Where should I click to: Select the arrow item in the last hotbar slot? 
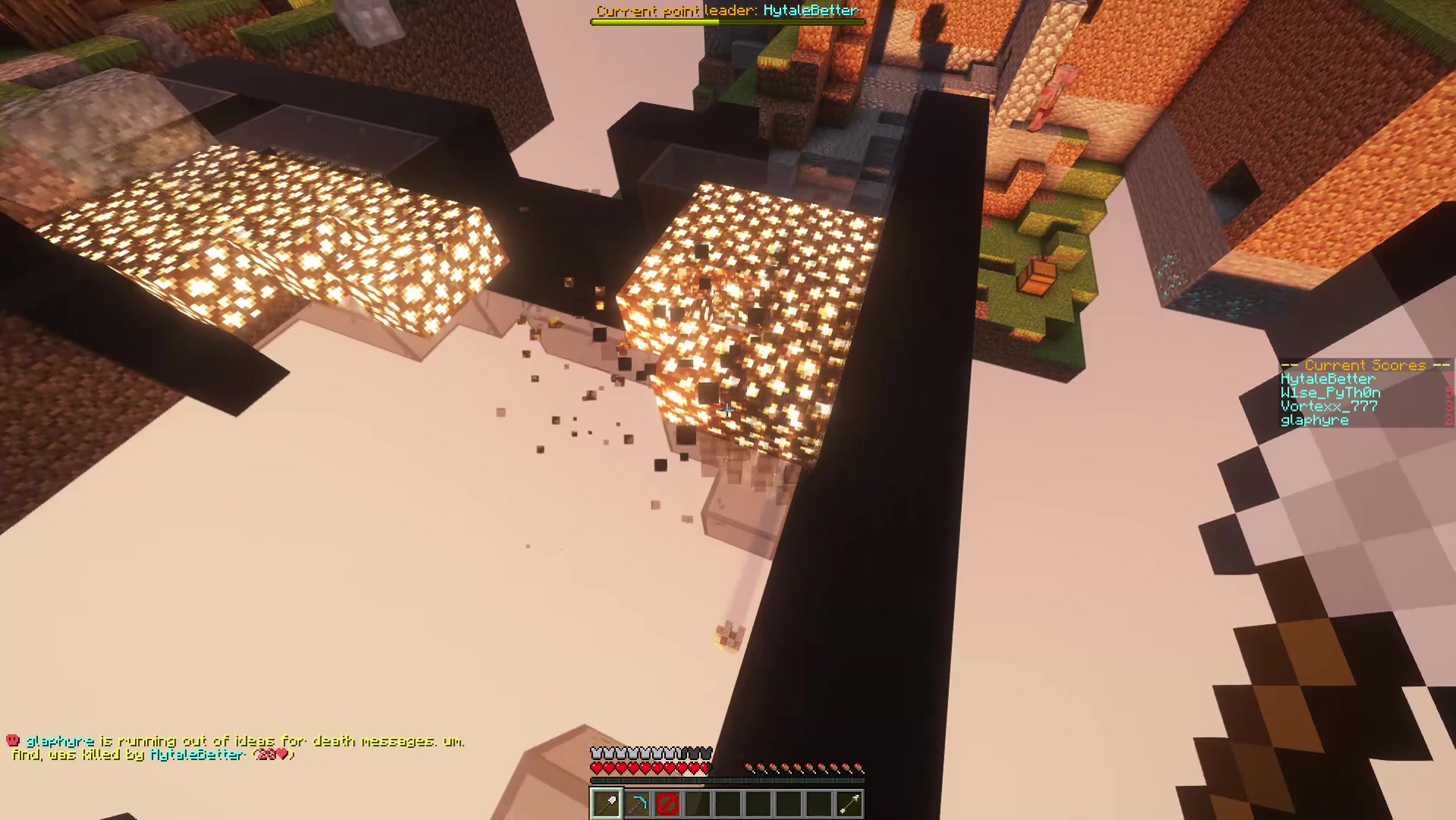pyautogui.click(x=850, y=803)
